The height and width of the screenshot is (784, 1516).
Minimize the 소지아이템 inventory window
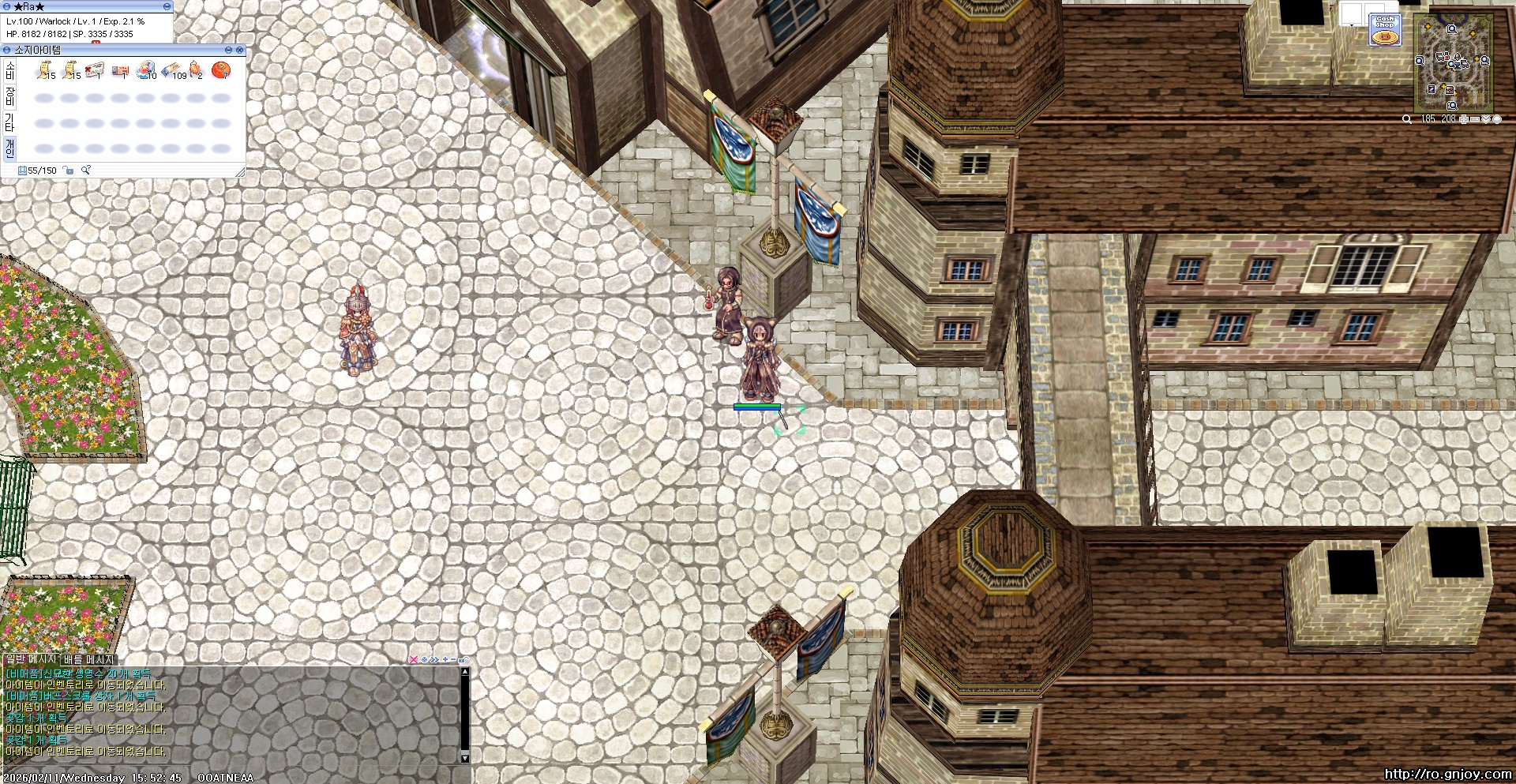(228, 50)
